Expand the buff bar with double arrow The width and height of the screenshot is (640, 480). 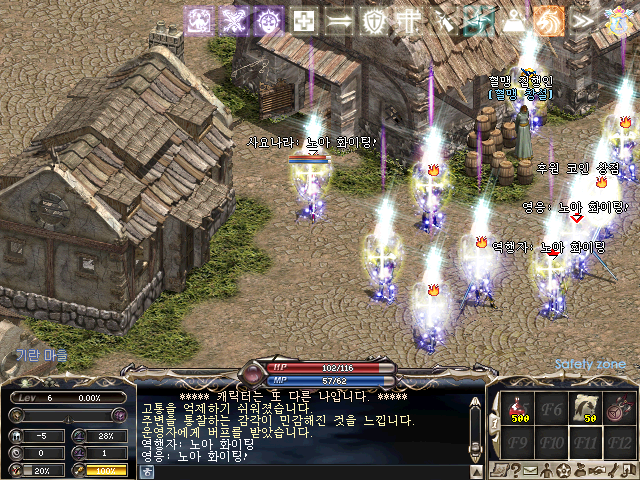[580, 19]
